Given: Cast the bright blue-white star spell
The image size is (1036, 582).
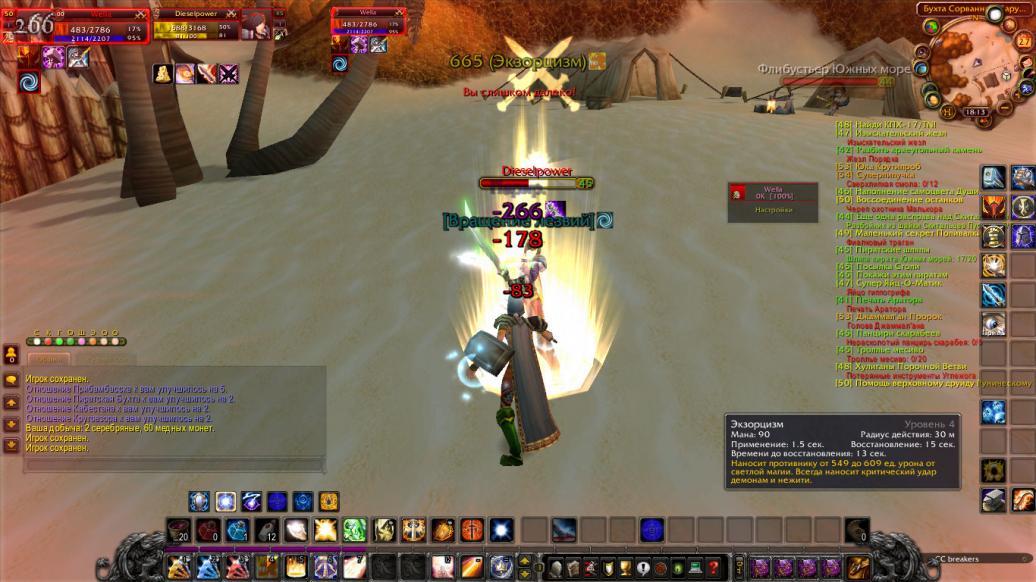Looking at the screenshot, I should tap(502, 530).
